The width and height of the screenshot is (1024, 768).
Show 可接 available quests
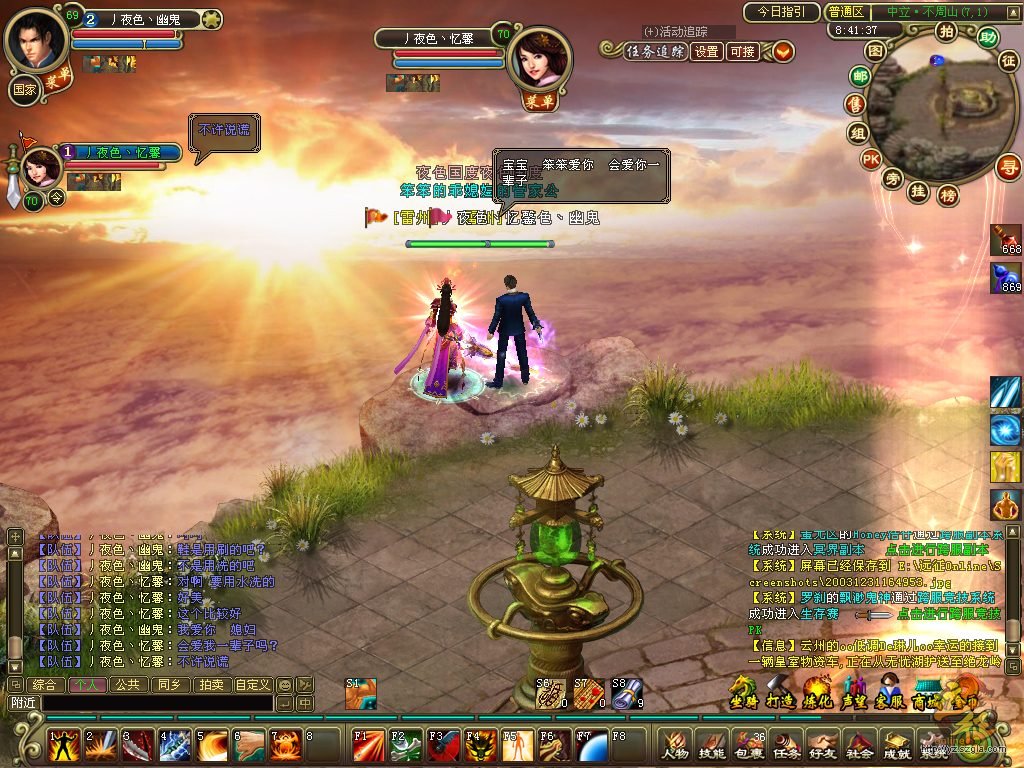point(742,52)
